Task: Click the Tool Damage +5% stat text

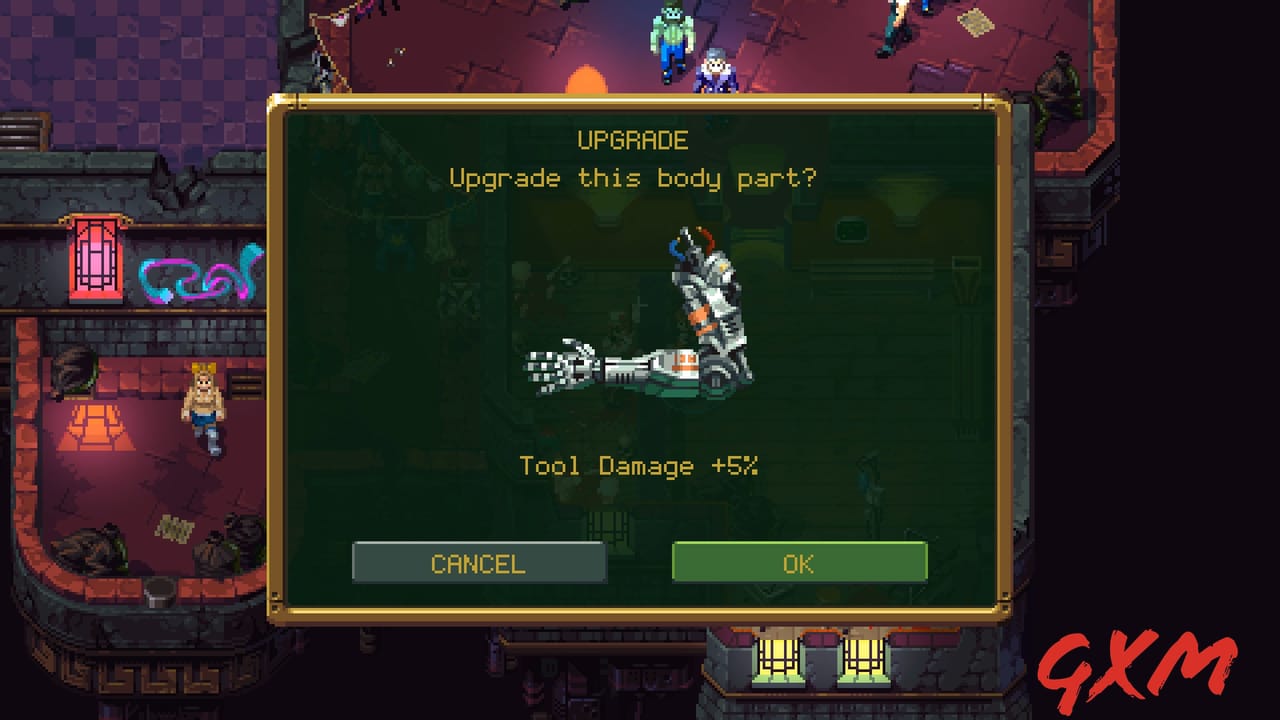Action: tap(640, 466)
